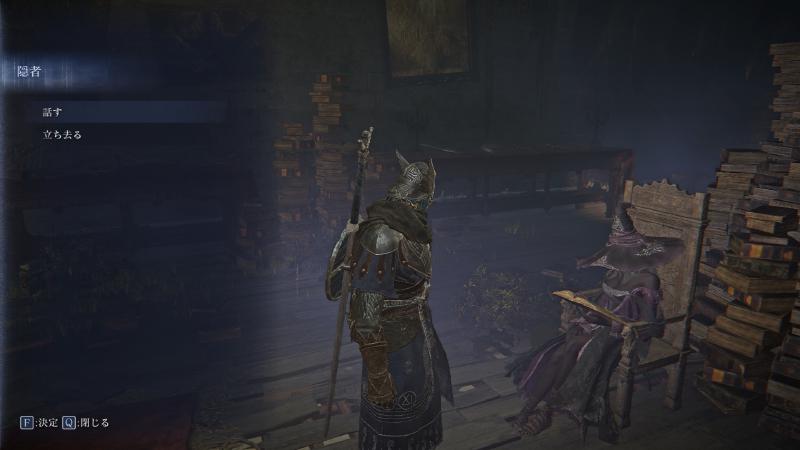The width and height of the screenshot is (800, 450).
Task: Choose 立ち去る to leave the conversation
Action: [62, 133]
